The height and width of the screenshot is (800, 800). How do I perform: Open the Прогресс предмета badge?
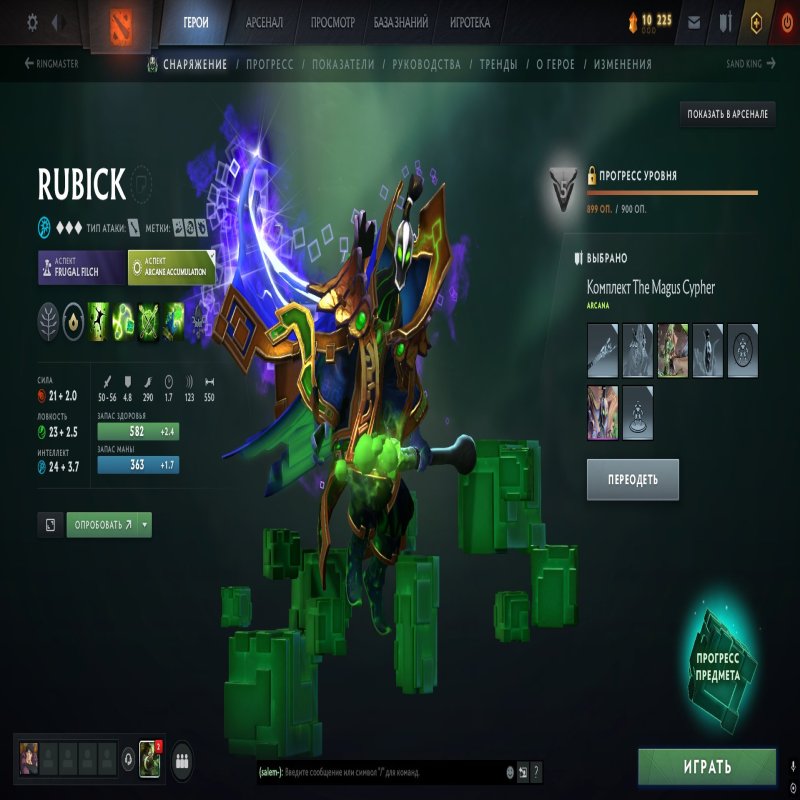[717, 667]
